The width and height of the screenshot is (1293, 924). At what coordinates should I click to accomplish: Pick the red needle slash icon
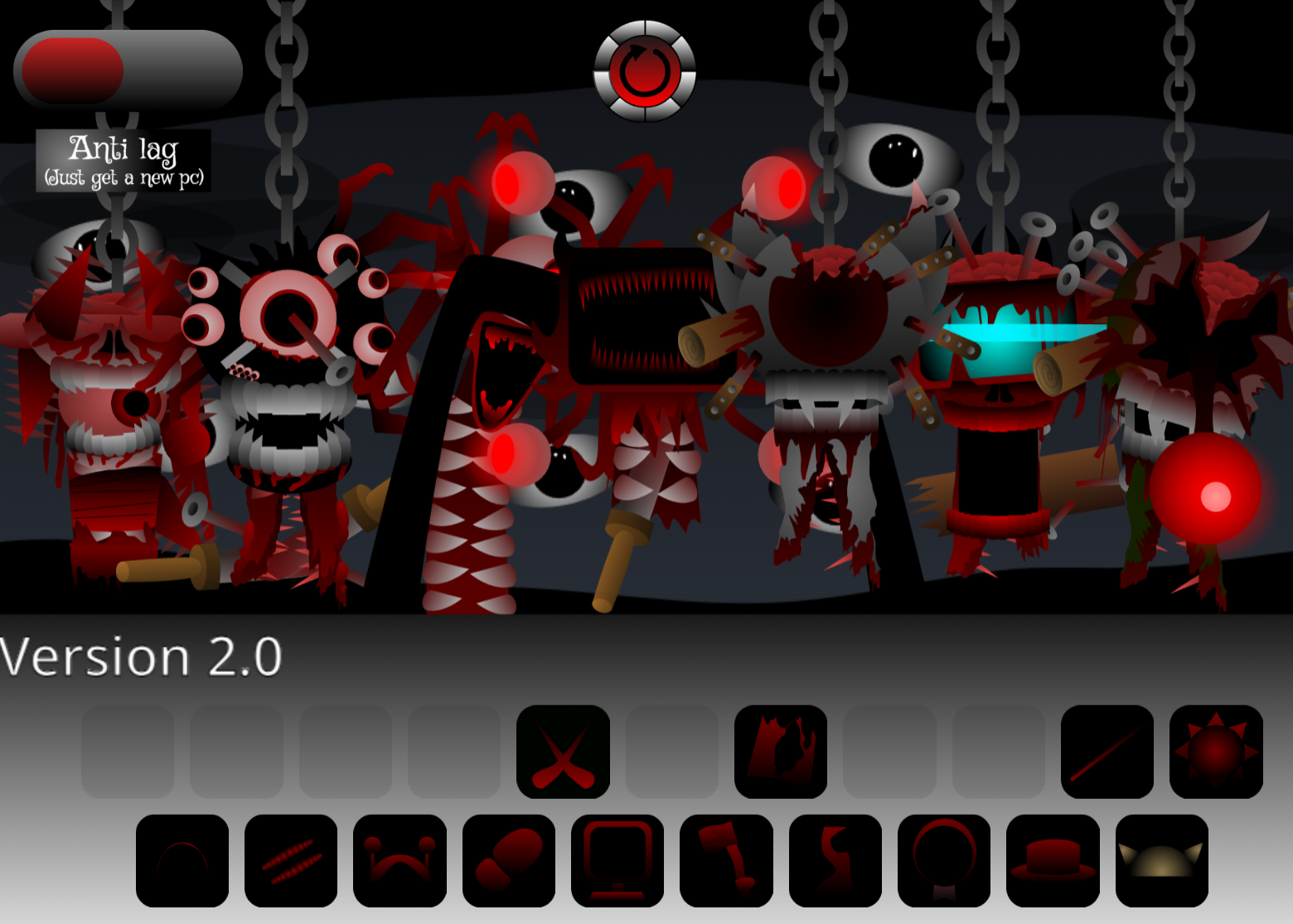pos(1109,752)
